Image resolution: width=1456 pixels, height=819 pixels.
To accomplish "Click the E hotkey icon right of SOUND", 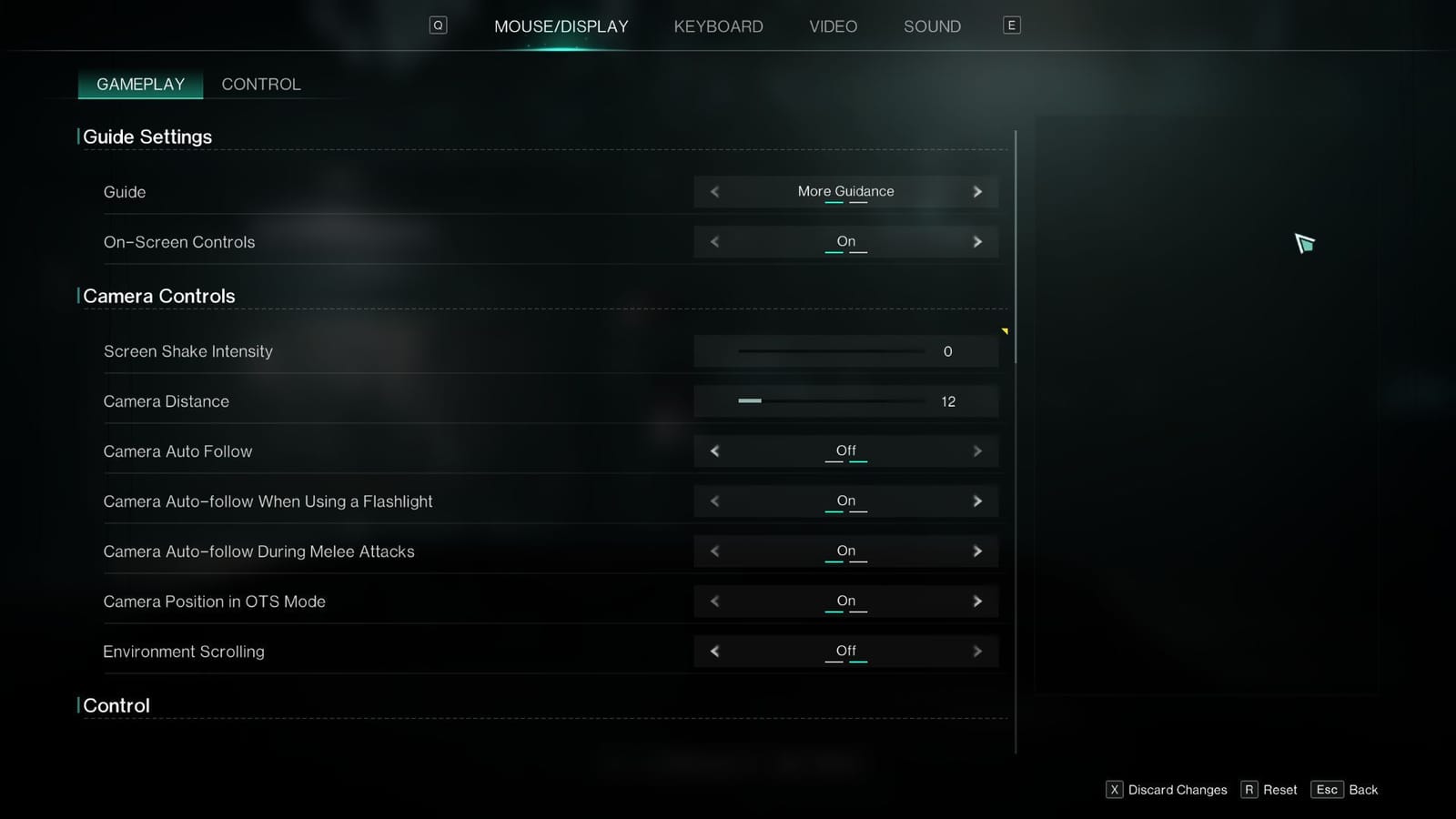I will [1011, 25].
